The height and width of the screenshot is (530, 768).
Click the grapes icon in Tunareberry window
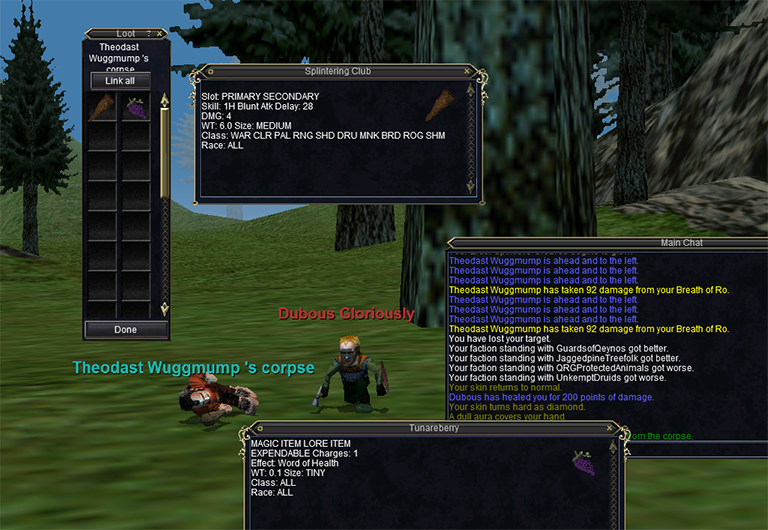point(583,462)
